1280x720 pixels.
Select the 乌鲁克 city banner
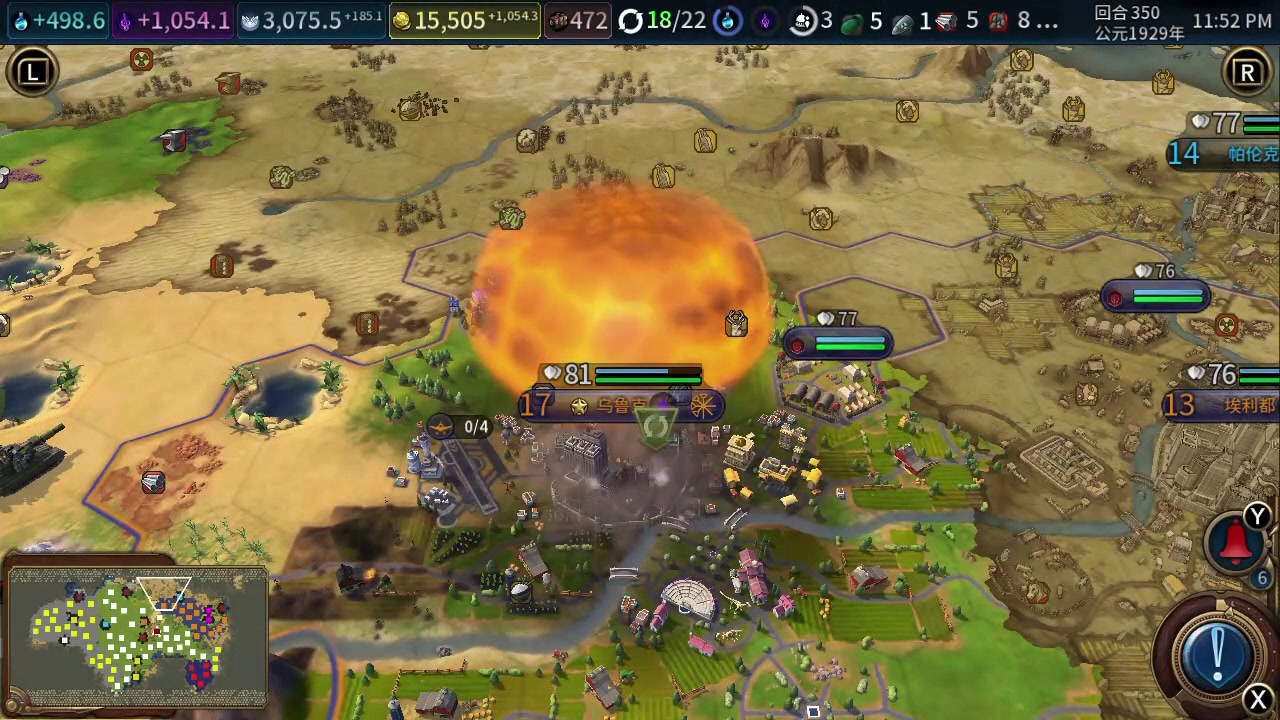[620, 405]
